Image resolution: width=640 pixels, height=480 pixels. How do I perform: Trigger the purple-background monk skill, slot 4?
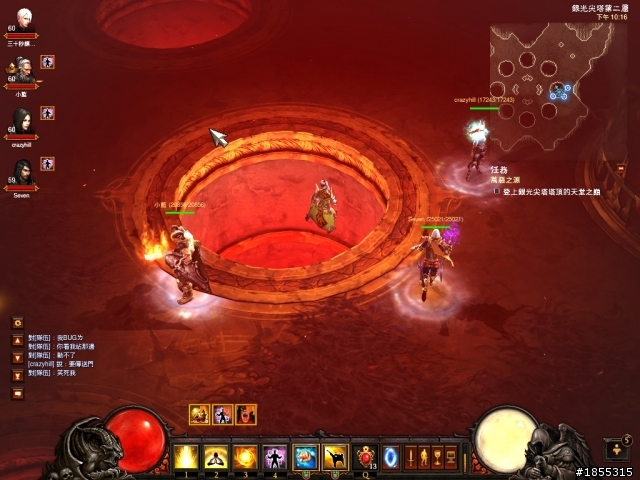(x=274, y=457)
